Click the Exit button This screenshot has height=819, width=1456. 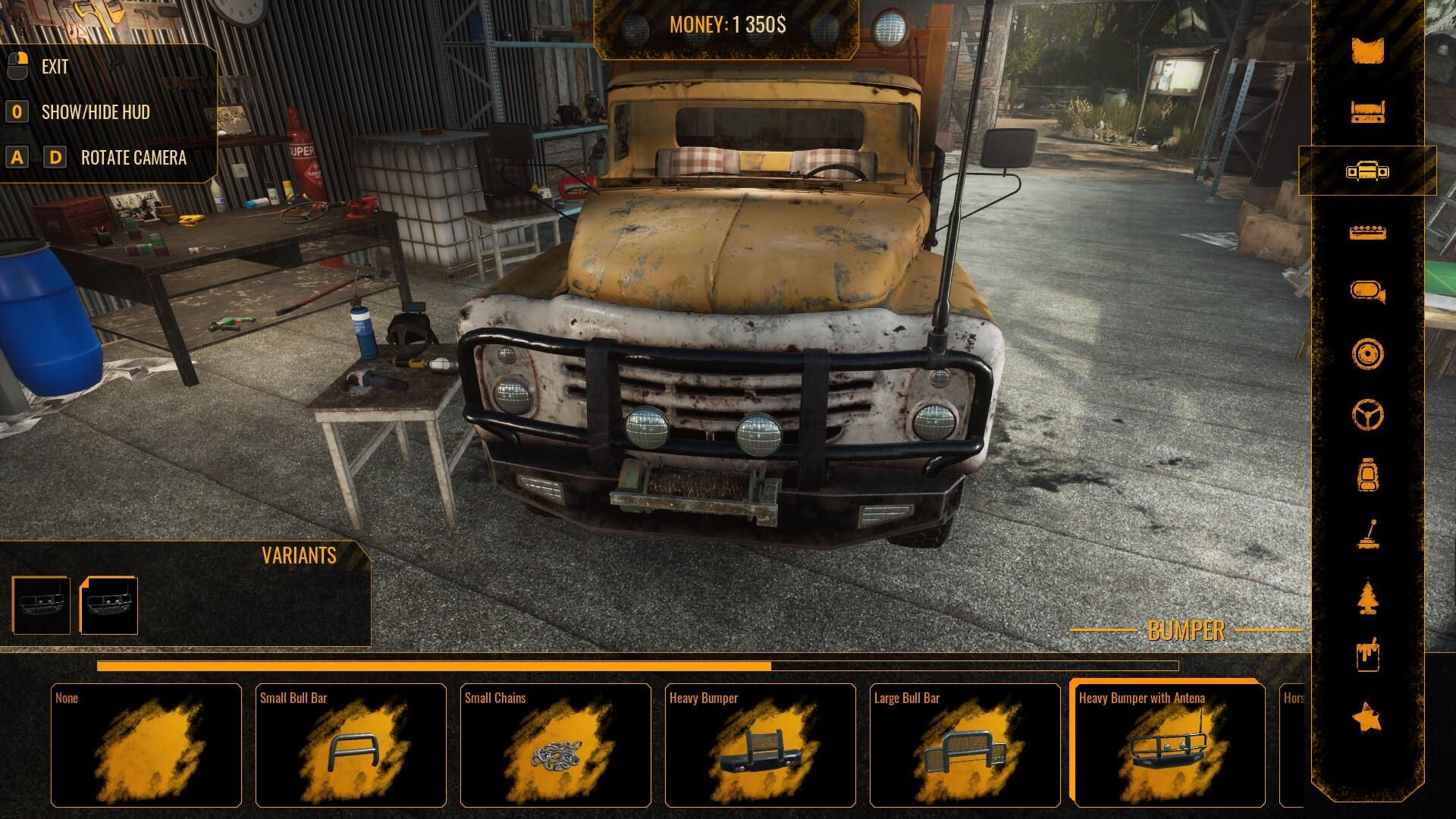[55, 67]
